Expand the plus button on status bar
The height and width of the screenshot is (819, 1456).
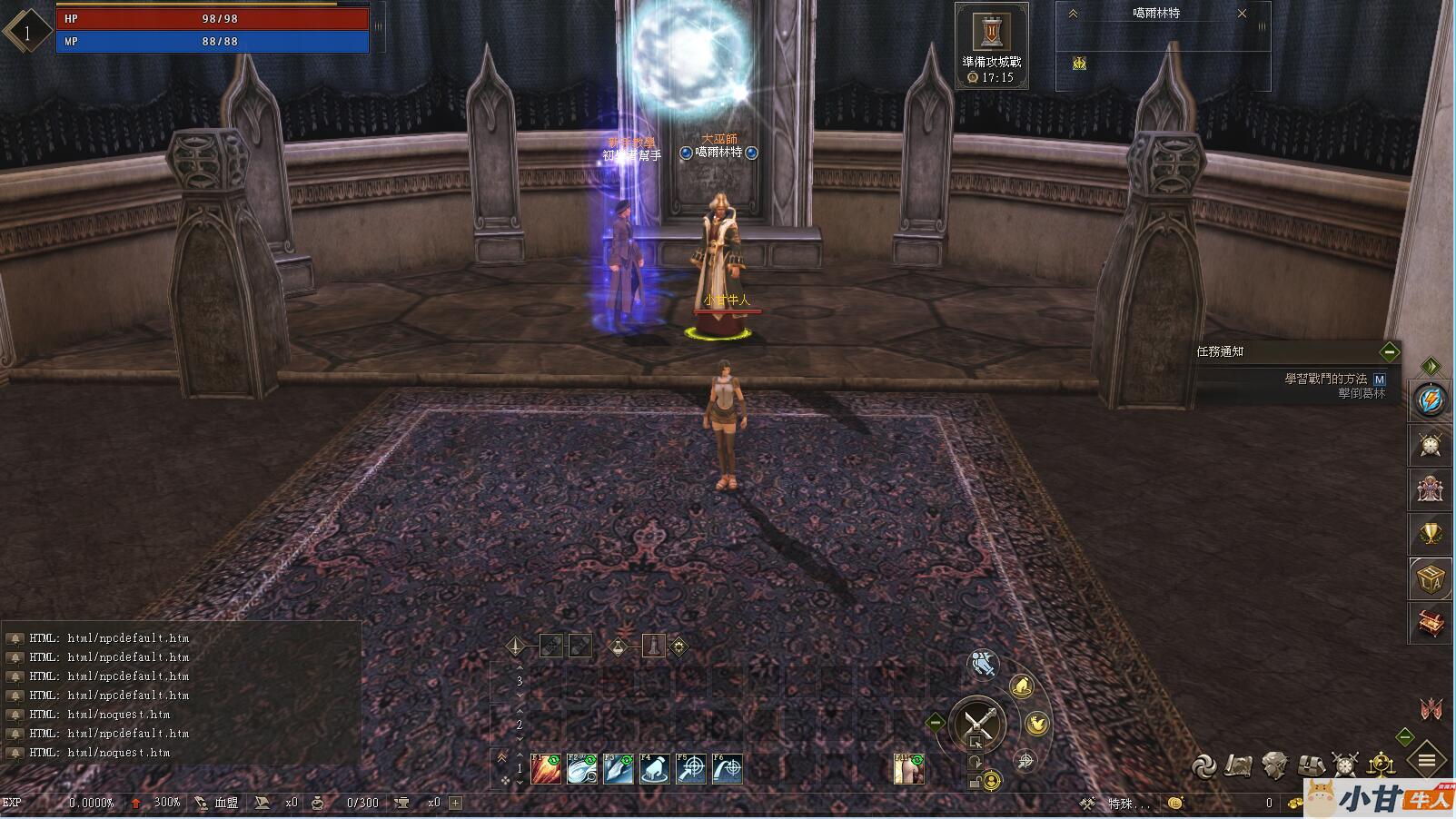click(456, 803)
